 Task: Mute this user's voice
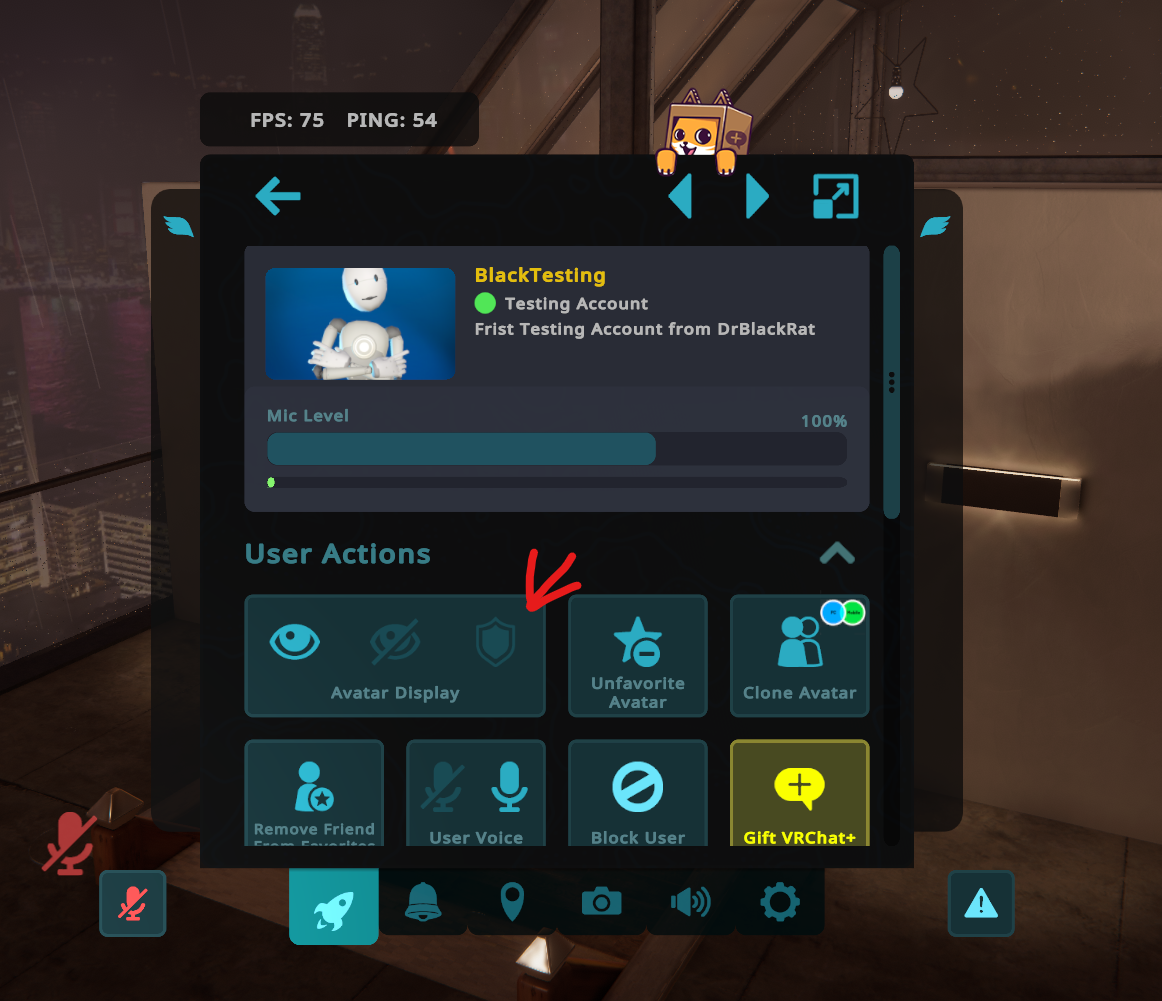point(441,786)
